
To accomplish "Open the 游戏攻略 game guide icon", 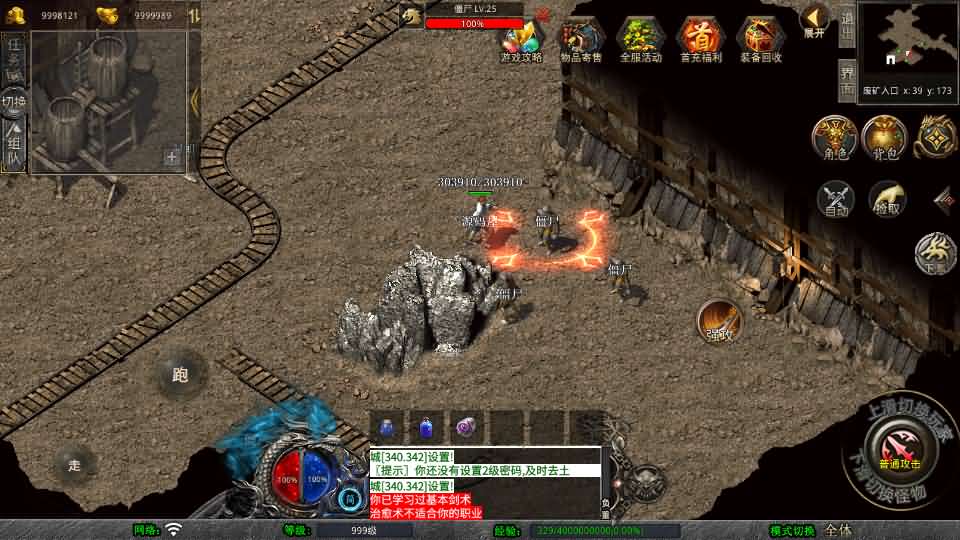I will tap(521, 41).
